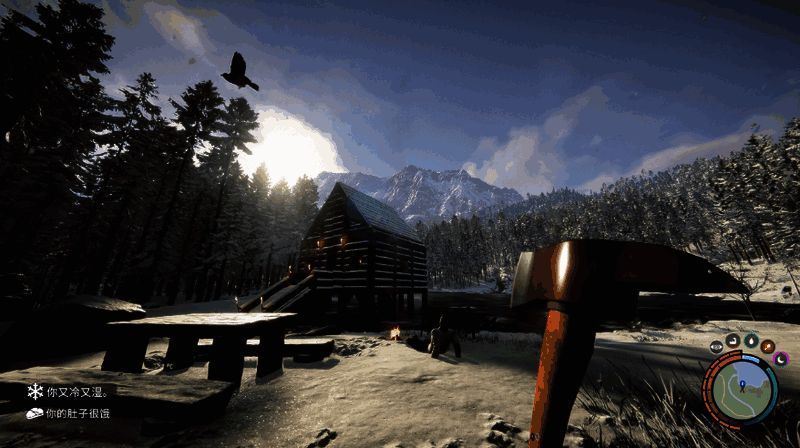Image resolution: width=800 pixels, height=448 pixels.
Task: Click the hungry stomach notification icon
Action: tap(35, 413)
